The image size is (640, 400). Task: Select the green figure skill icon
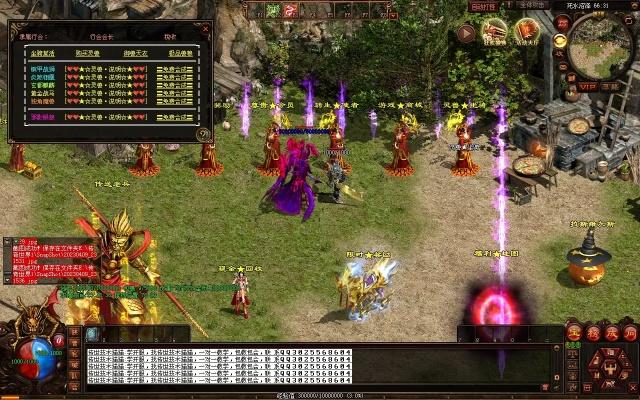(272, 10)
